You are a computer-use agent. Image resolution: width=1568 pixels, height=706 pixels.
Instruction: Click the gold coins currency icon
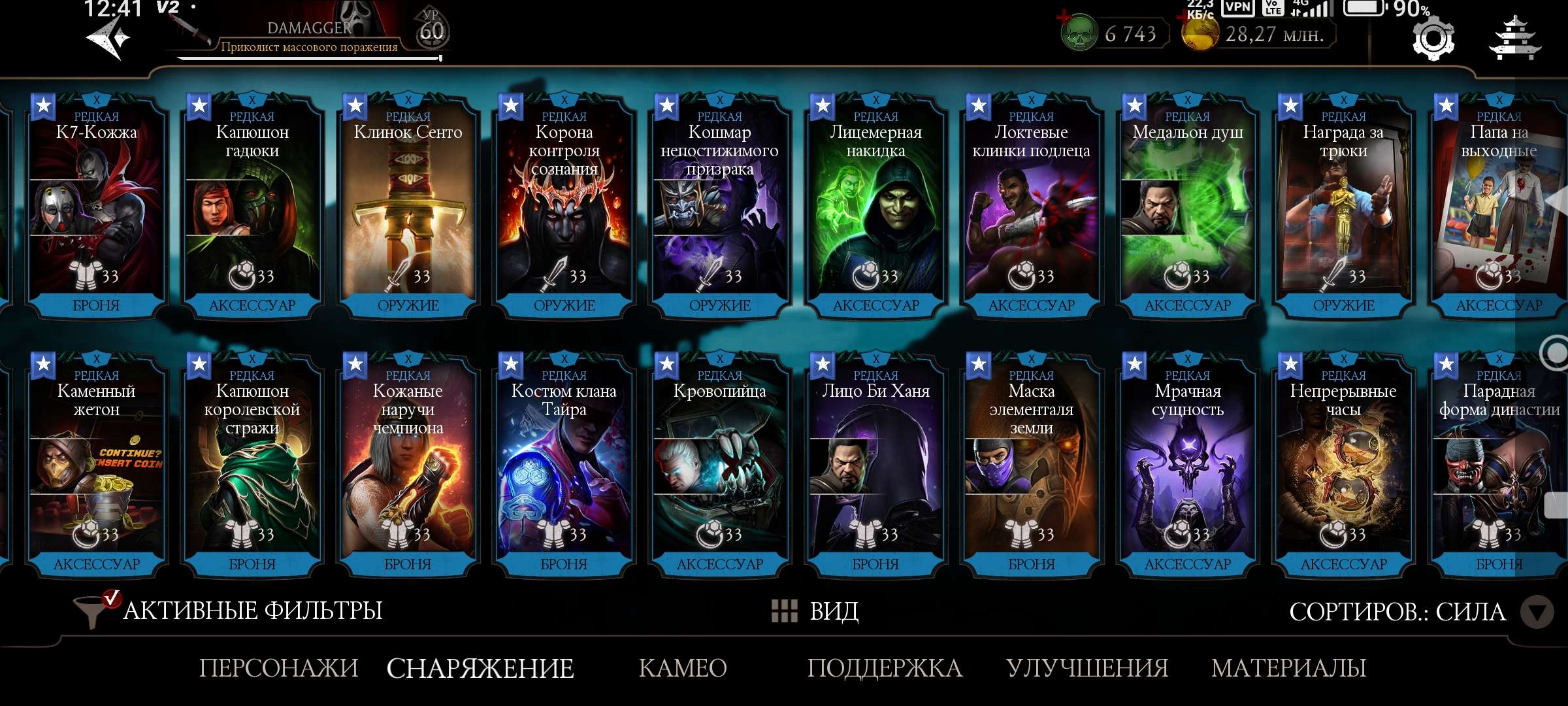pyautogui.click(x=1202, y=34)
